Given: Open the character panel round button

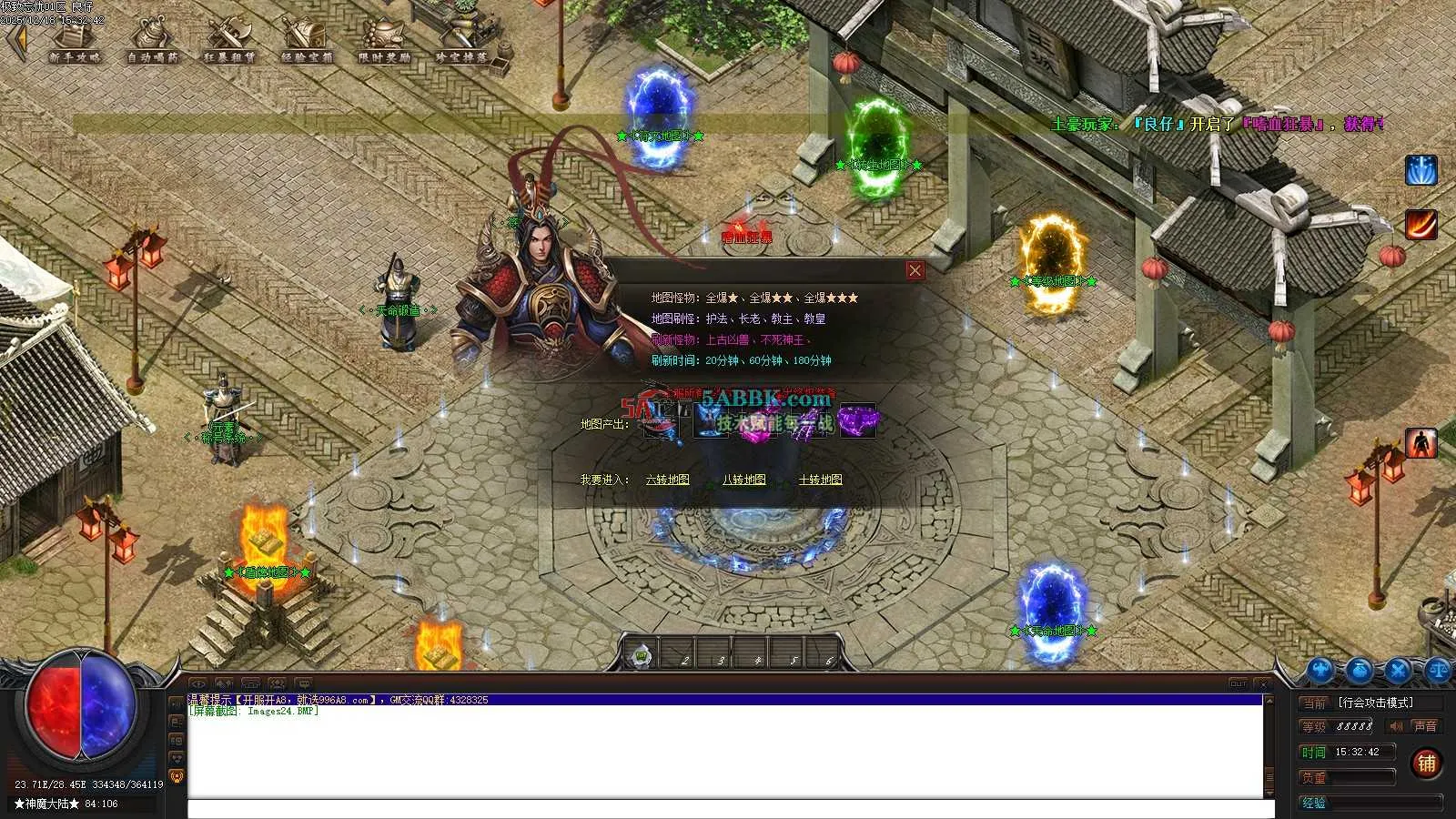Looking at the screenshot, I should pos(1319,672).
